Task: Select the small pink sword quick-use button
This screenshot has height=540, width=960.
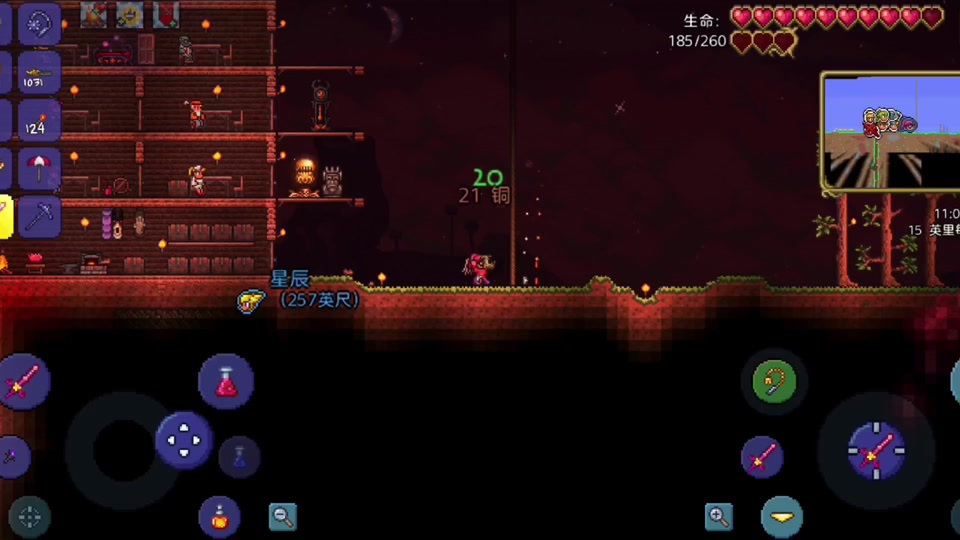Action: (762, 457)
